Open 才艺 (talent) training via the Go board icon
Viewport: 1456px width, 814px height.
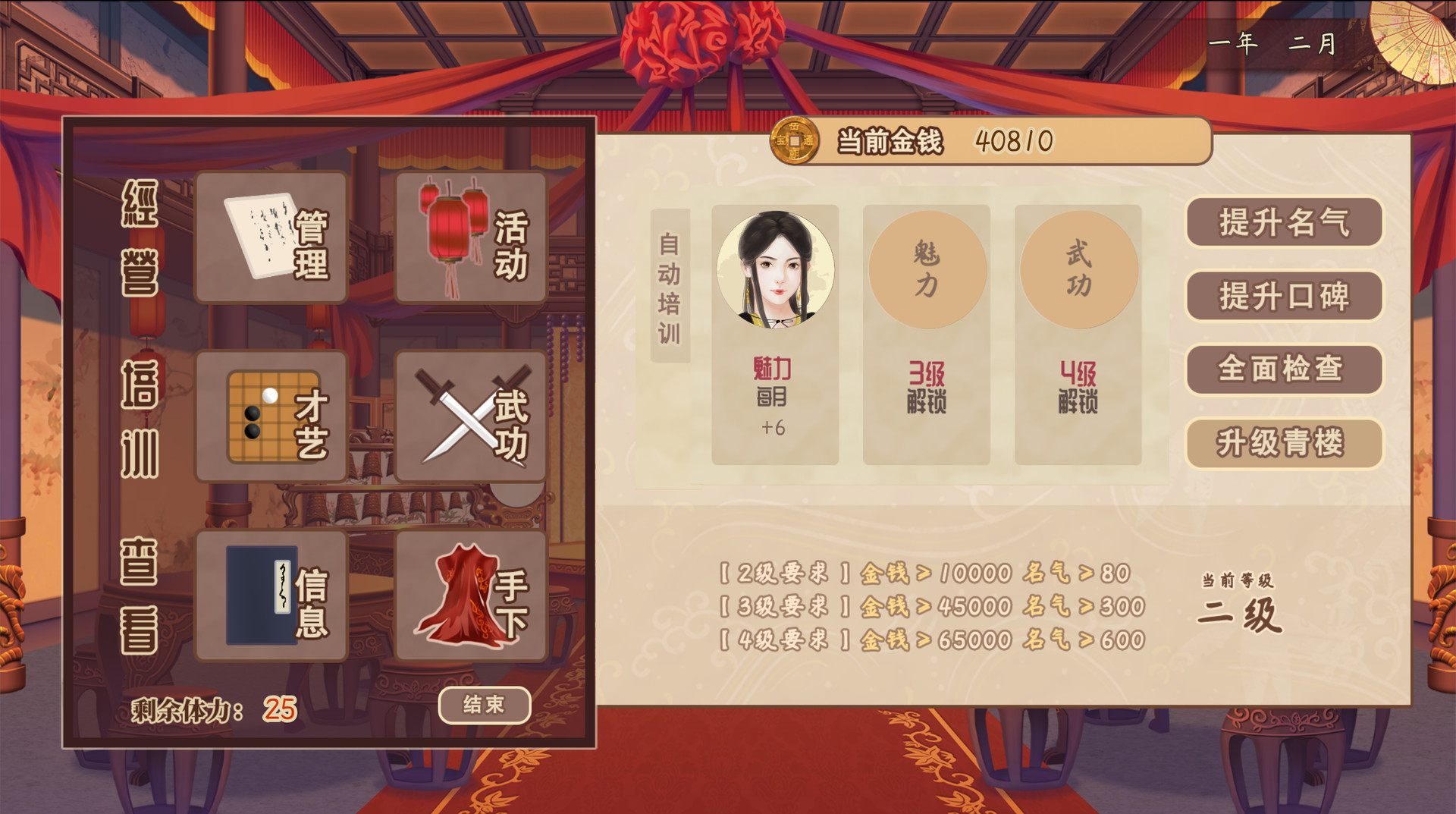click(271, 416)
